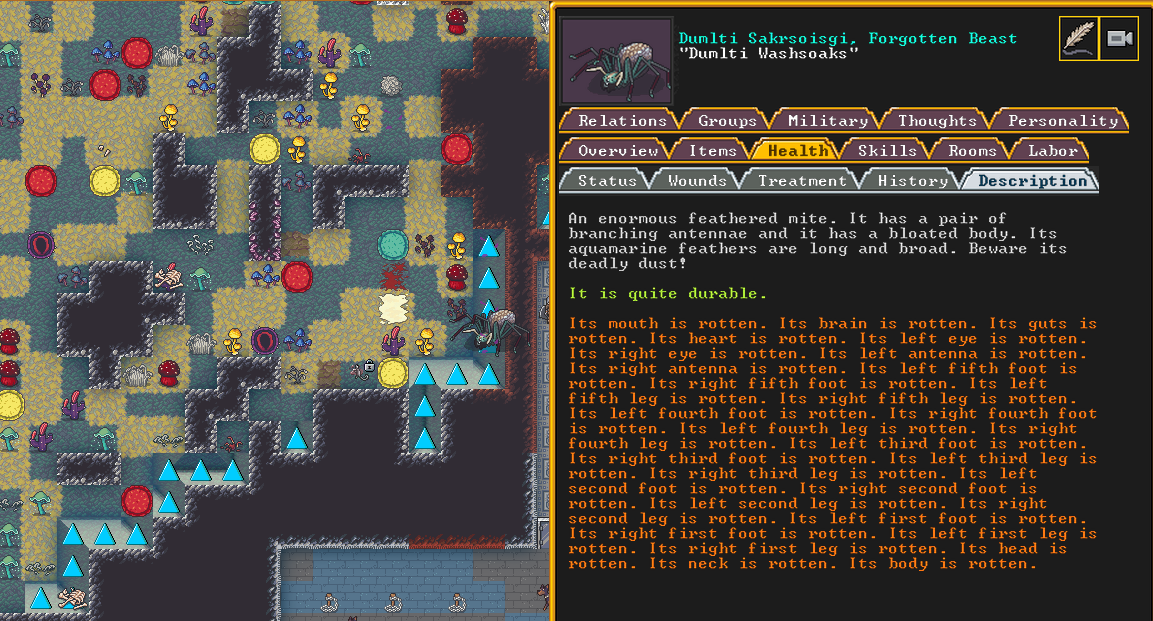Show the Treatment subtab
This screenshot has width=1153, height=621.
coord(802,181)
